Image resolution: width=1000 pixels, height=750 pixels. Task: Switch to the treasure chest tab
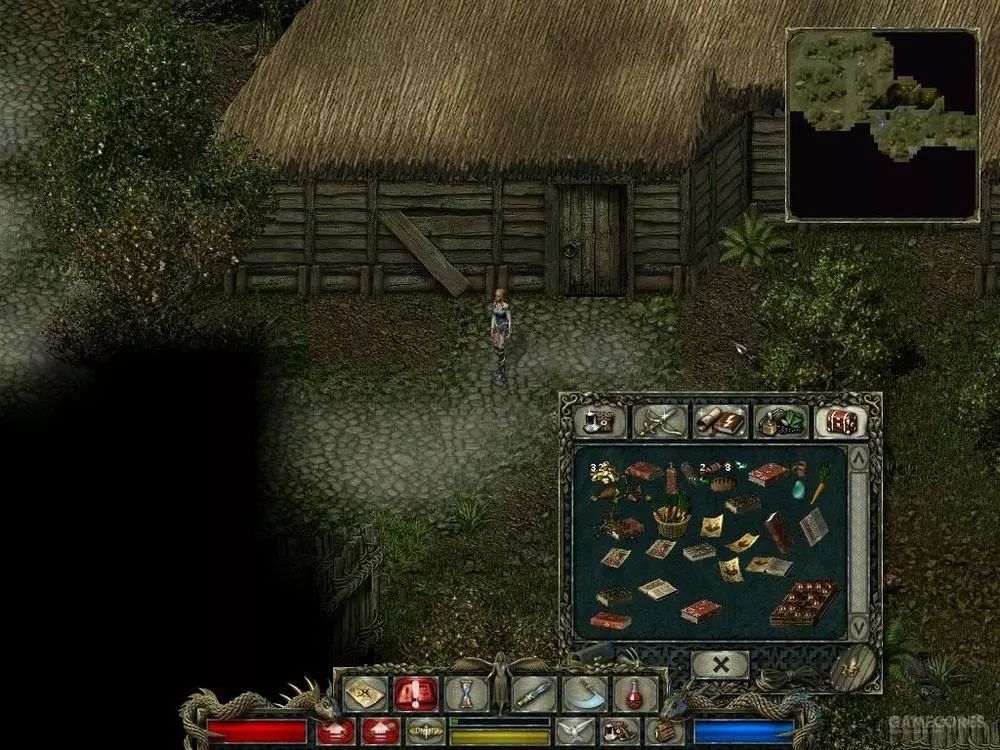[x=840, y=421]
